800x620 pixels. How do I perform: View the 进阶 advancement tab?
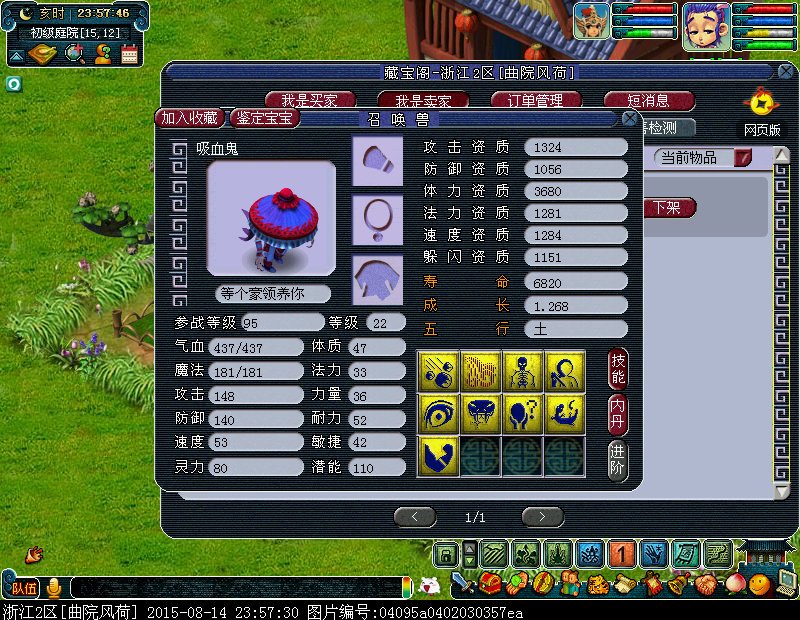[619, 460]
